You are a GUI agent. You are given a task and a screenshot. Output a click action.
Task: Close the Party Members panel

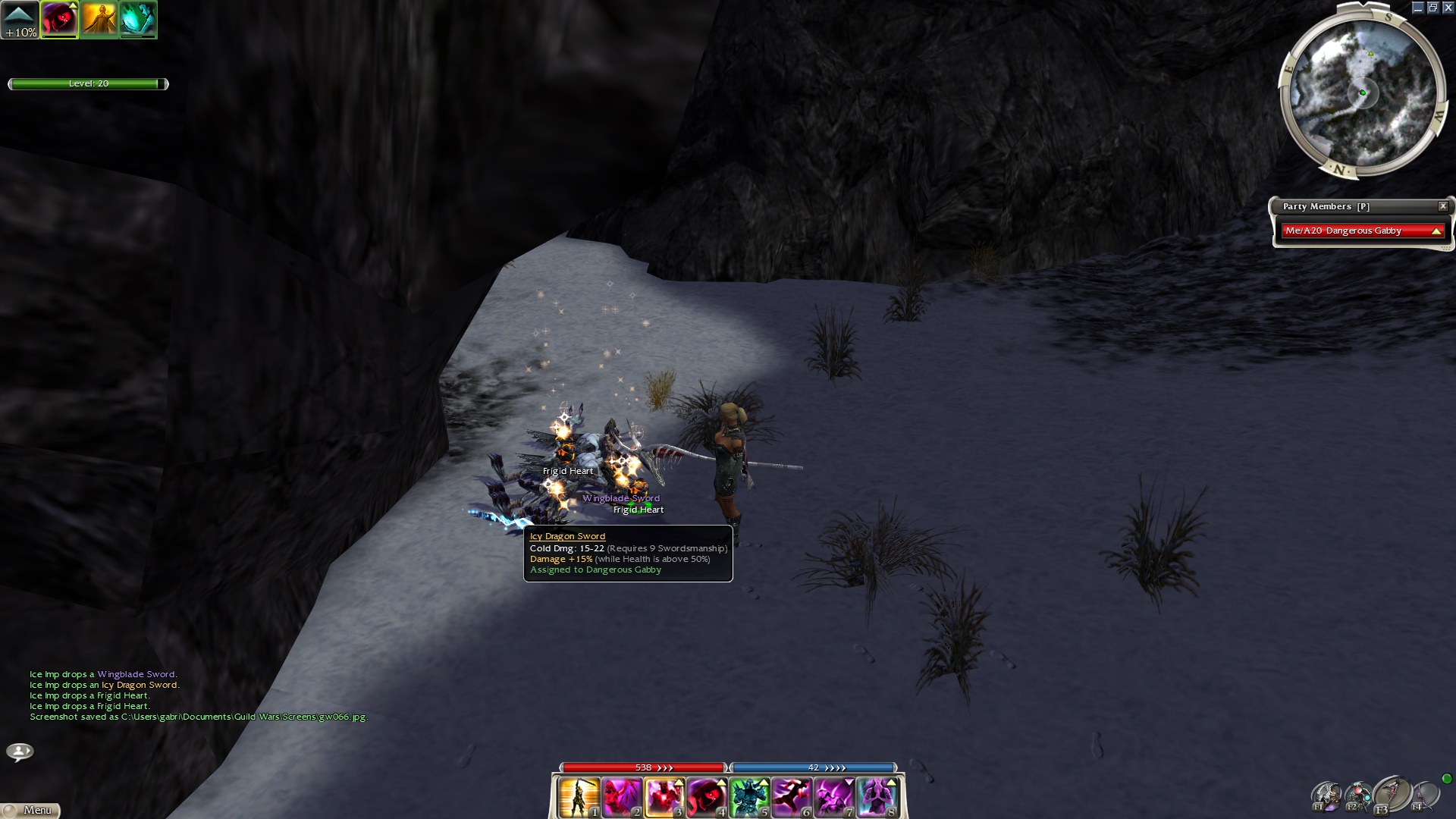(x=1443, y=206)
